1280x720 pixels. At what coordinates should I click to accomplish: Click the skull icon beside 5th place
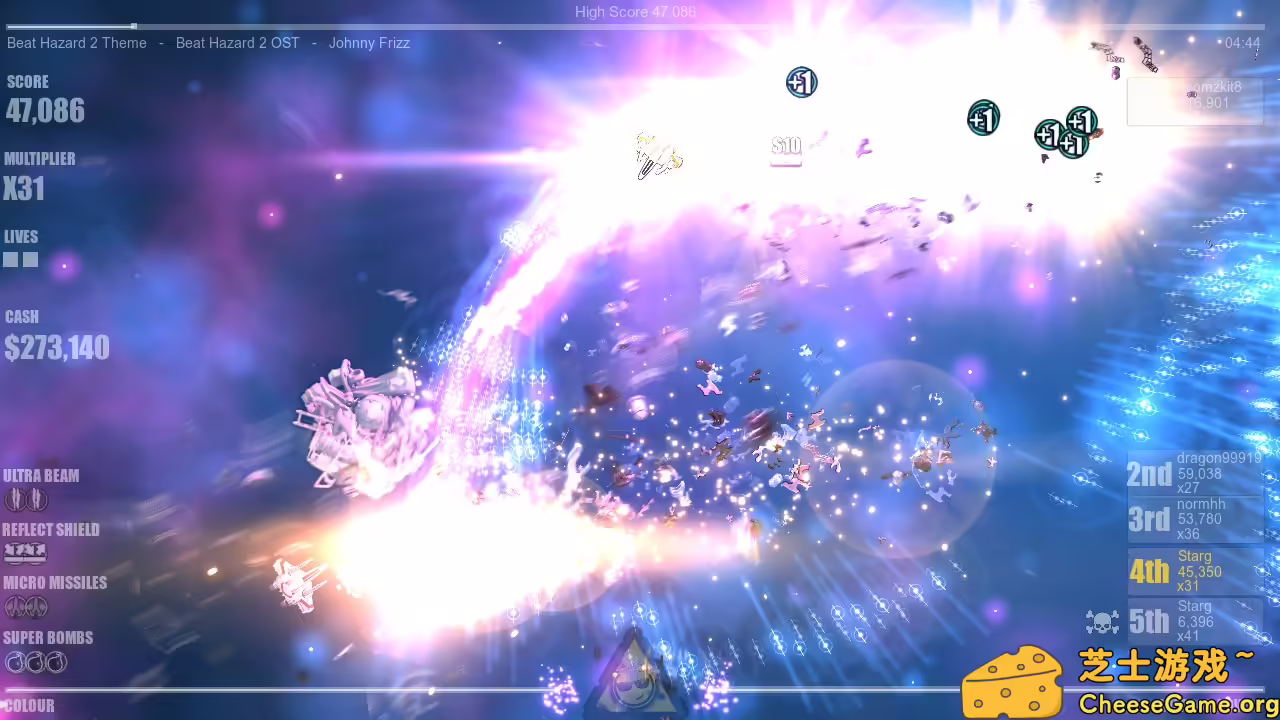coord(1103,620)
